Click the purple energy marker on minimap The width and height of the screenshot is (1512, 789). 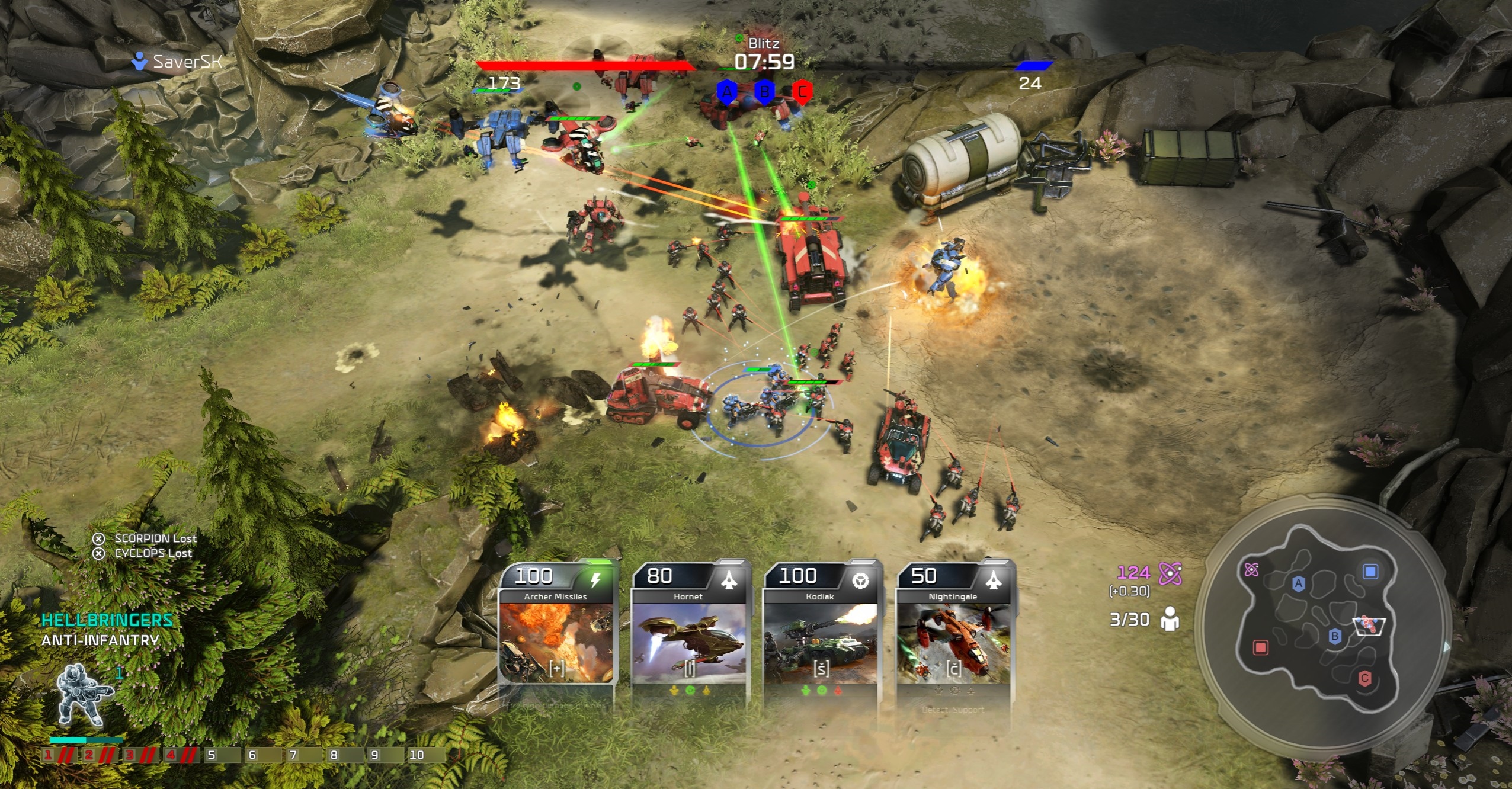[1251, 569]
